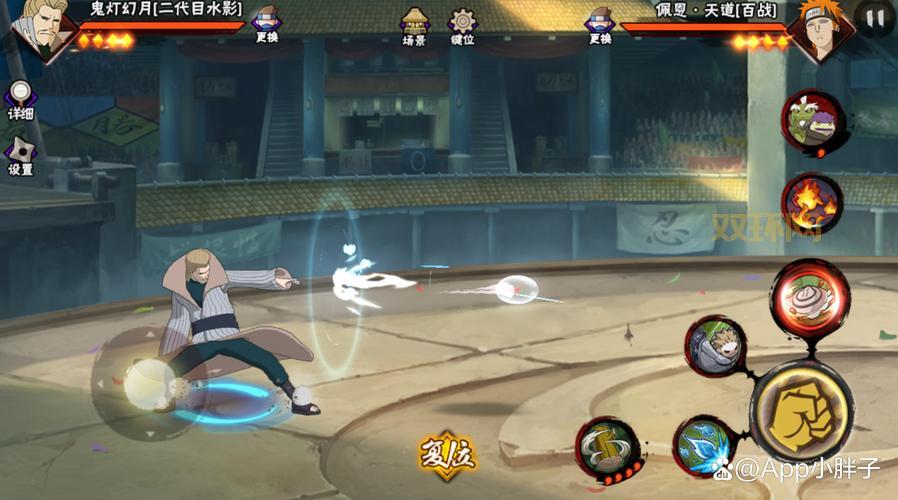Change Pain opponent via right 更换 button
The image size is (898, 500).
point(599,25)
